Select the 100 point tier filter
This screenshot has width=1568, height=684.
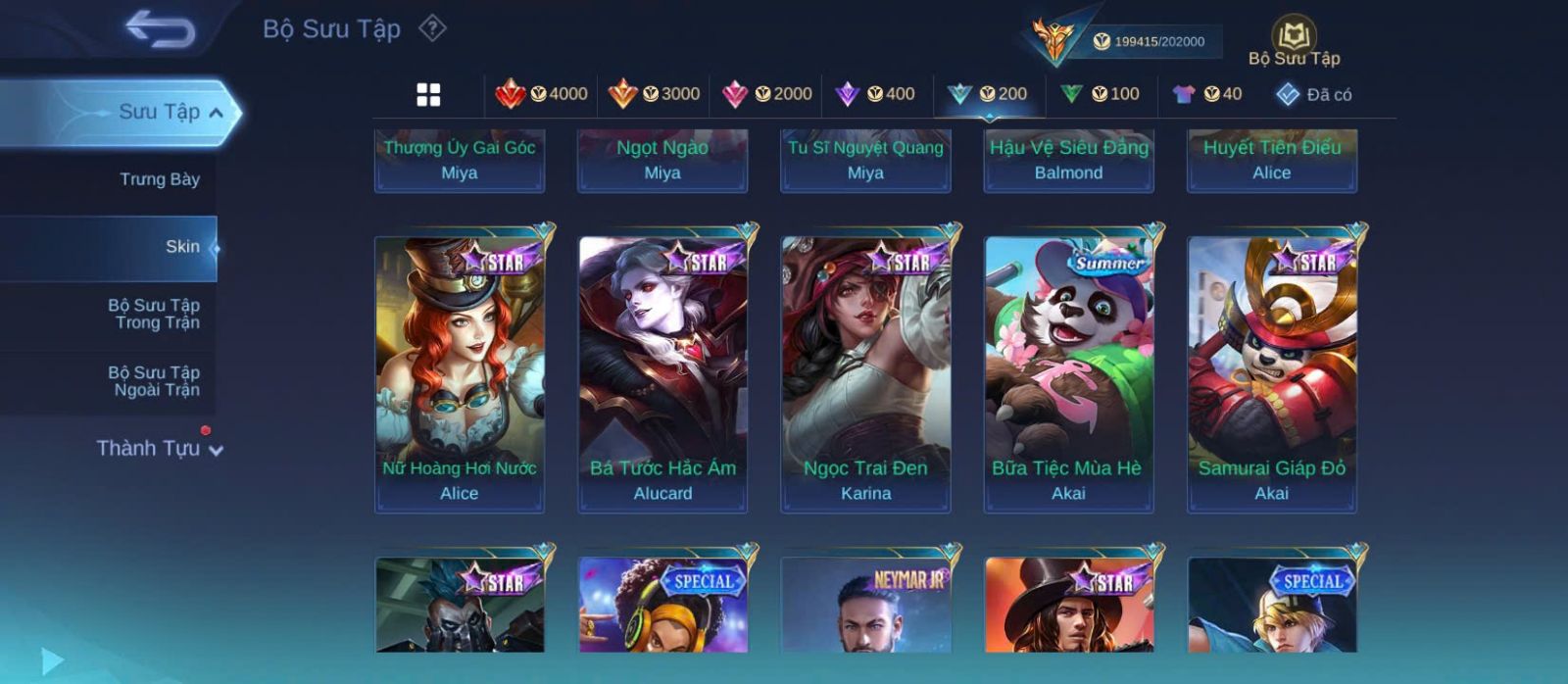(1100, 94)
